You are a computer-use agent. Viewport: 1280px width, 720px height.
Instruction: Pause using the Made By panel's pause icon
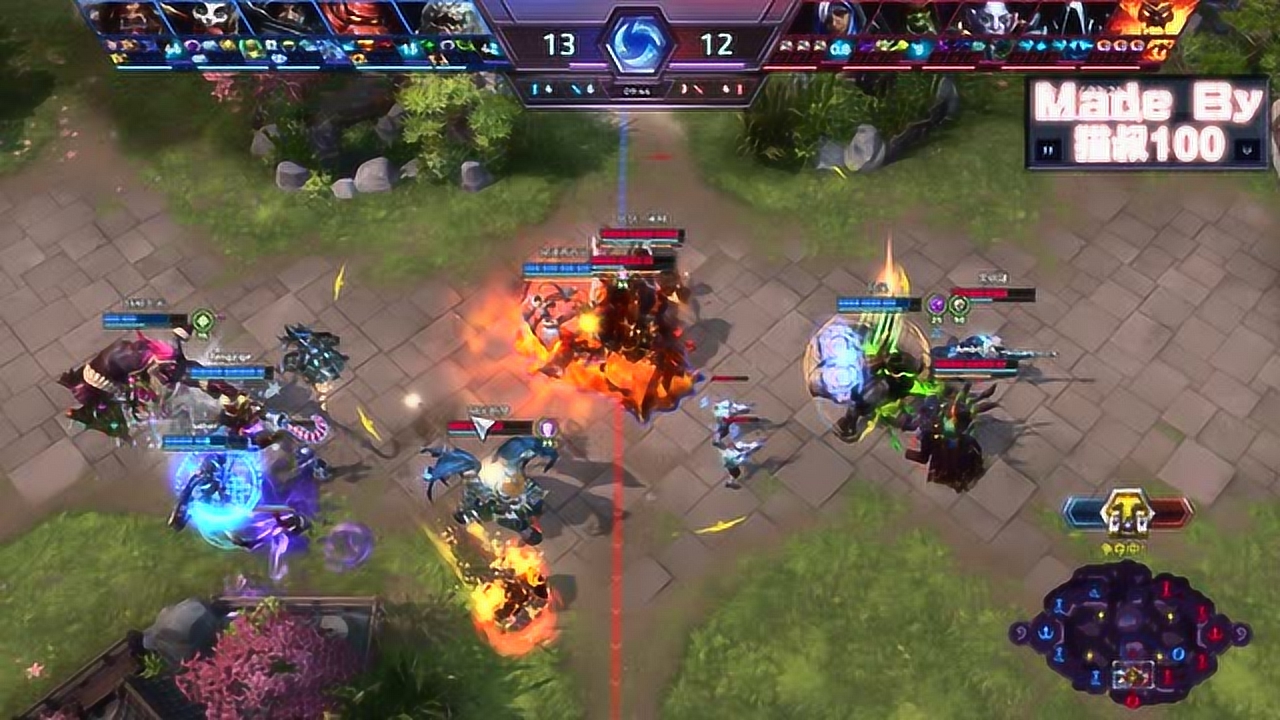click(1049, 150)
